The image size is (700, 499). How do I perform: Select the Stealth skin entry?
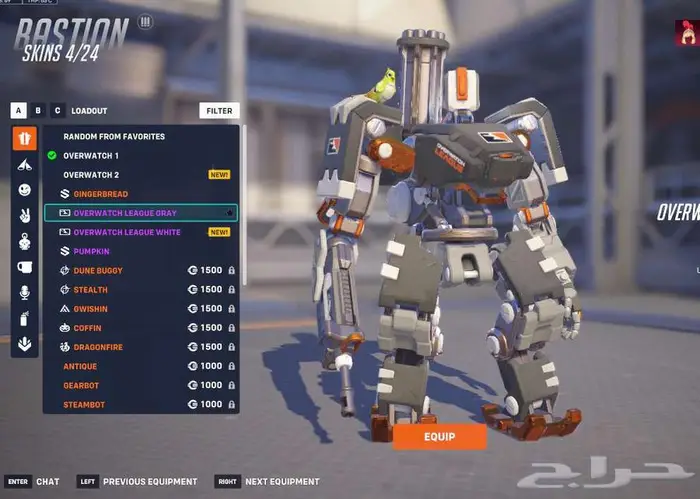(91, 289)
